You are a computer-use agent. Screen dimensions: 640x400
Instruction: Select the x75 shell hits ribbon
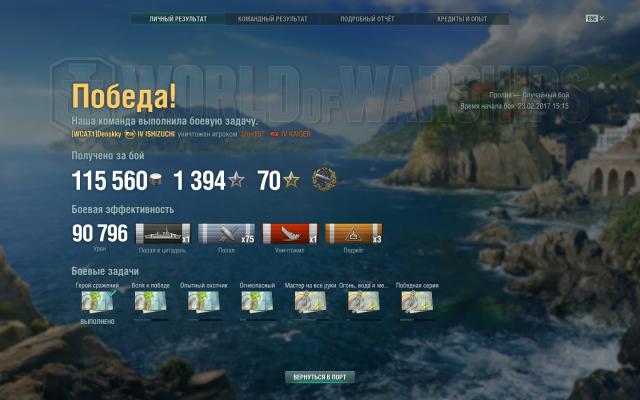click(226, 233)
